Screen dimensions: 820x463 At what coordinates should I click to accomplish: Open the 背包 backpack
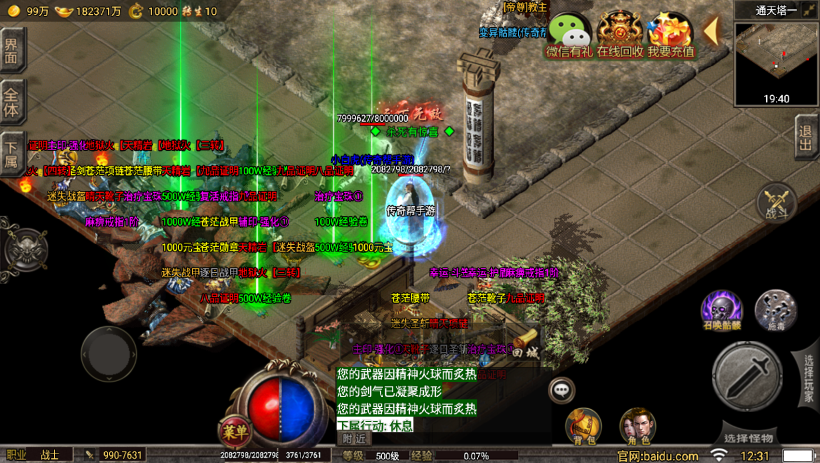[x=583, y=427]
